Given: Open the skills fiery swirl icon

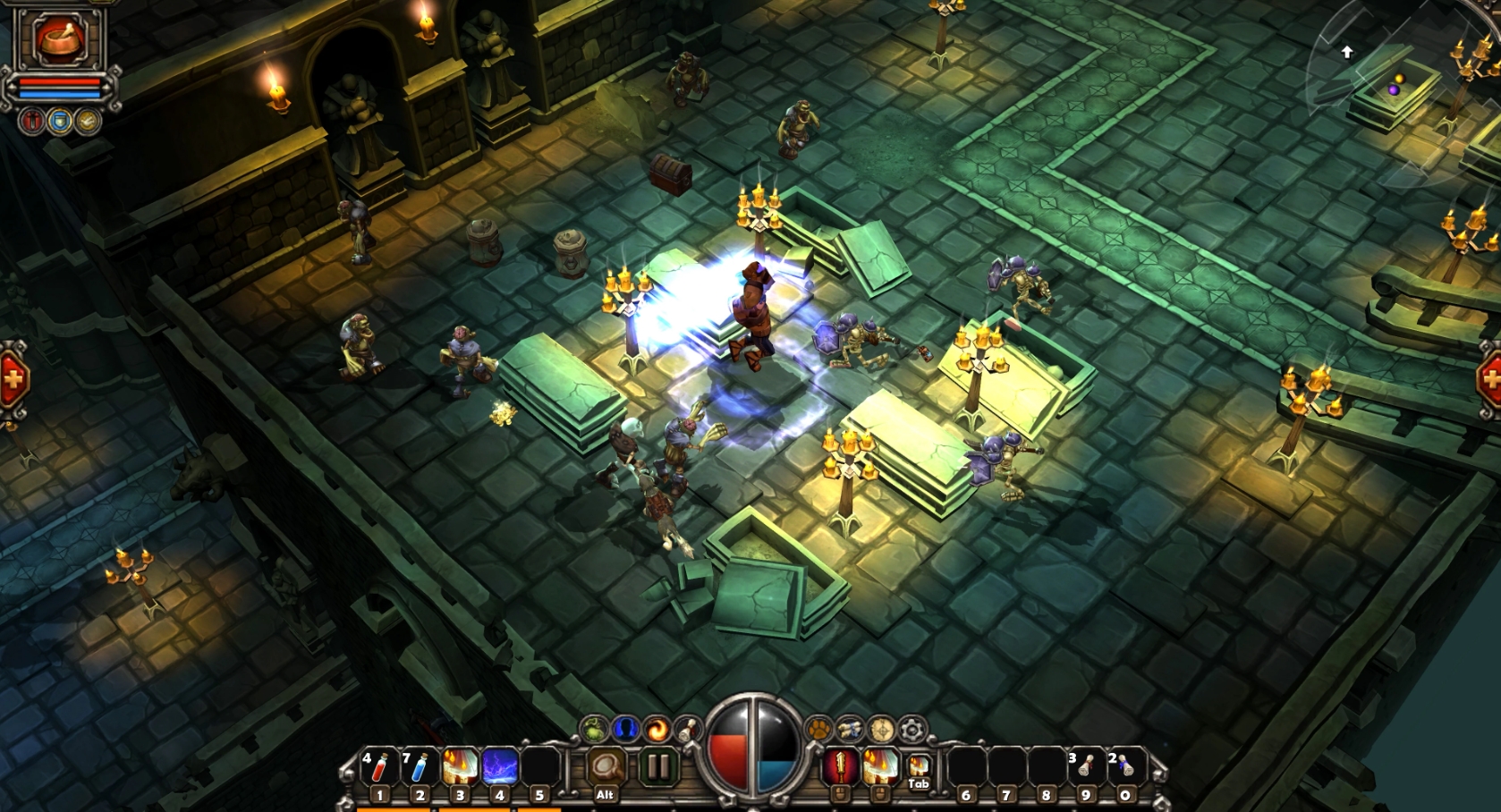Looking at the screenshot, I should click(x=655, y=729).
